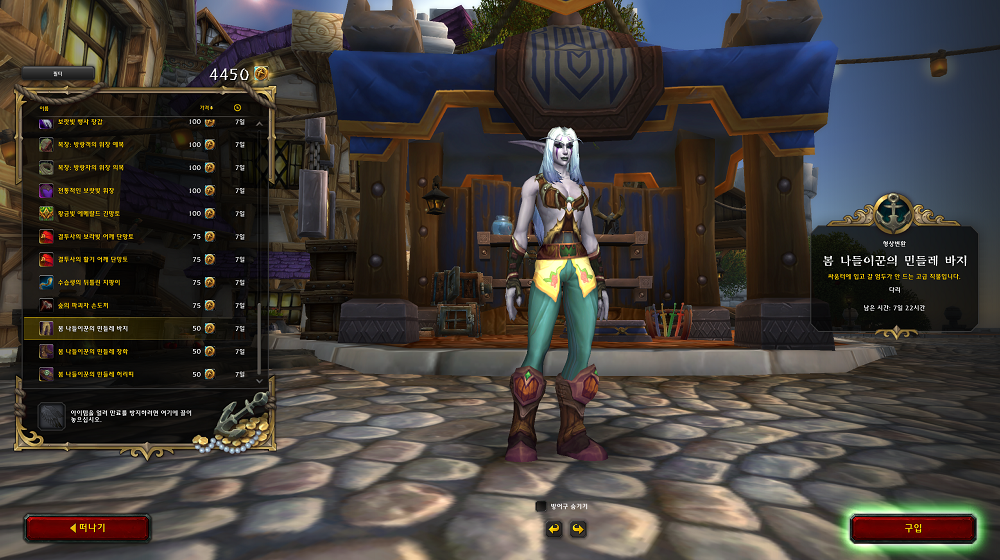Select 결투사의 보라빛 어깨 단망토 item
The height and width of the screenshot is (560, 1000).
pyautogui.click(x=140, y=236)
